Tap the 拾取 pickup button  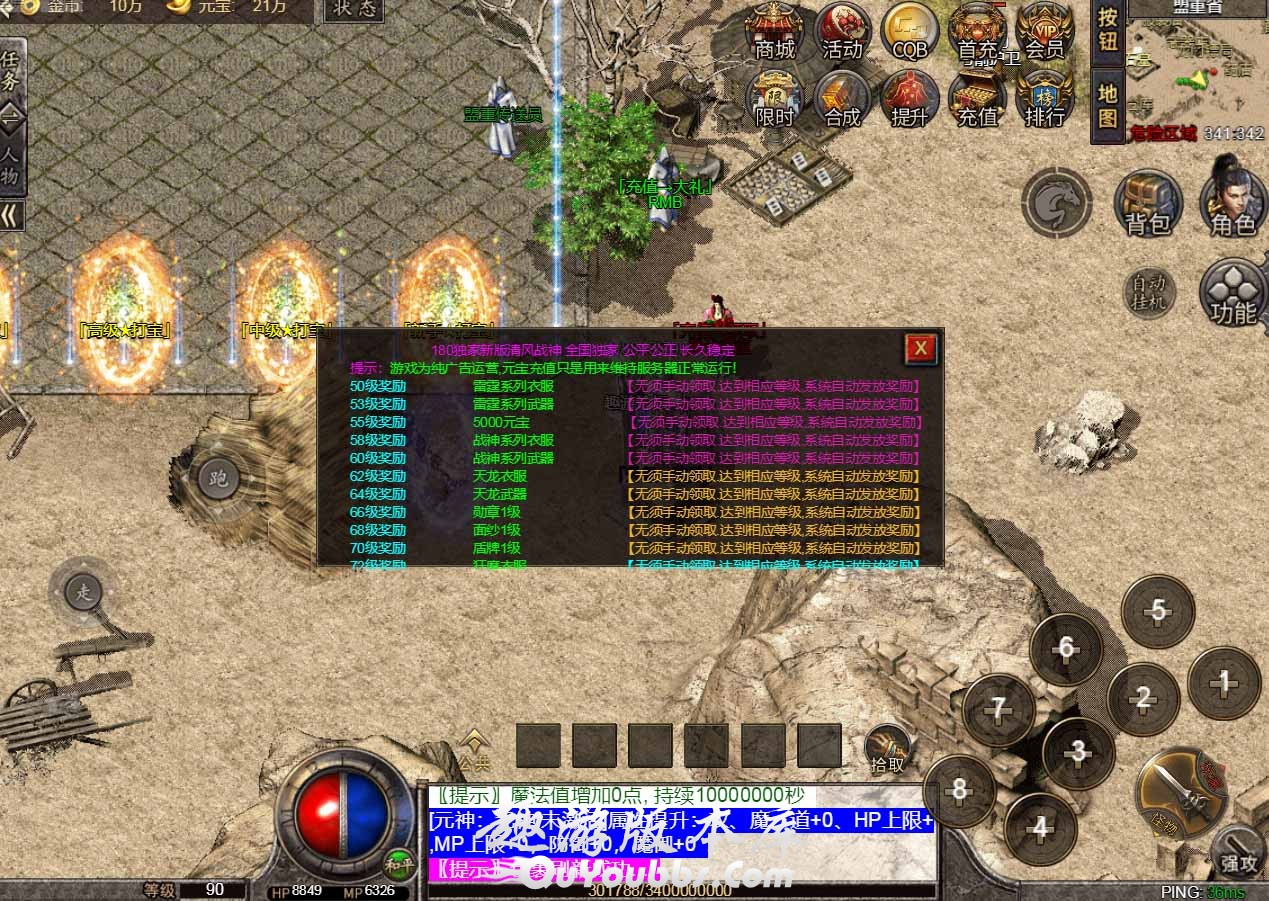pyautogui.click(x=887, y=748)
